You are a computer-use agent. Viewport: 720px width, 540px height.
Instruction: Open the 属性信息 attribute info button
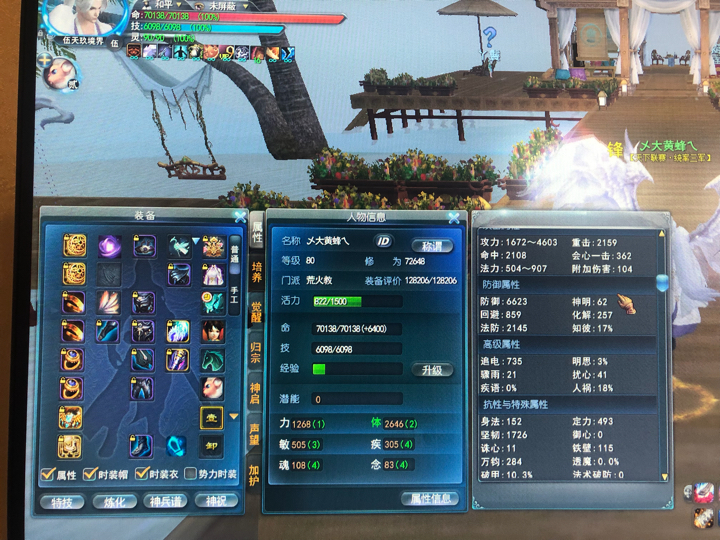(x=430, y=498)
